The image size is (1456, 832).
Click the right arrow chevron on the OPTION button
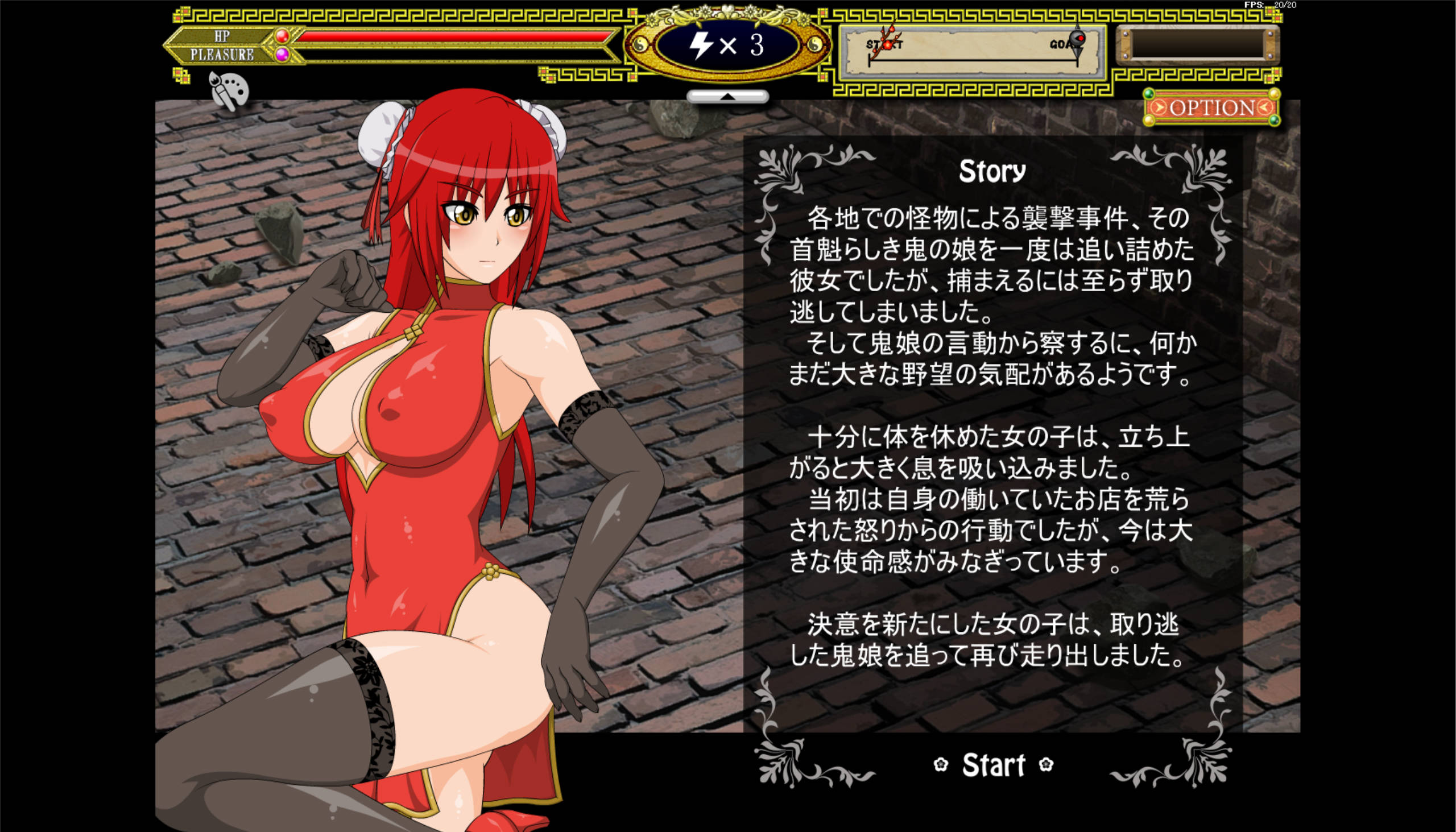[x=1161, y=108]
